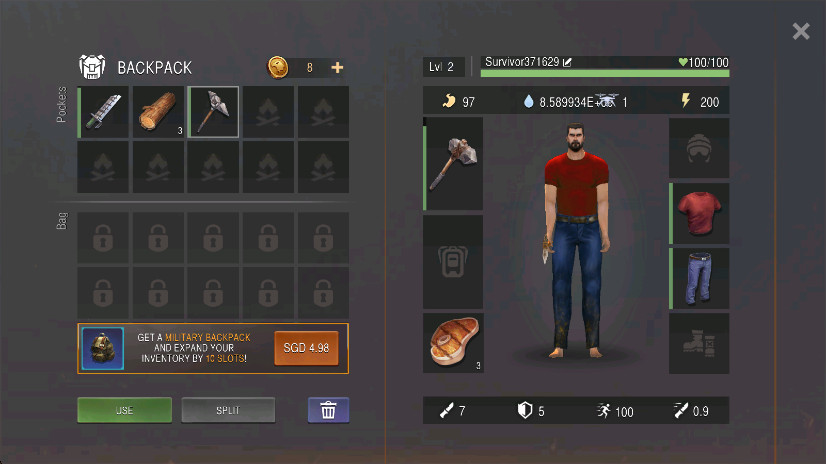Select the pine log stack

(x=158, y=112)
